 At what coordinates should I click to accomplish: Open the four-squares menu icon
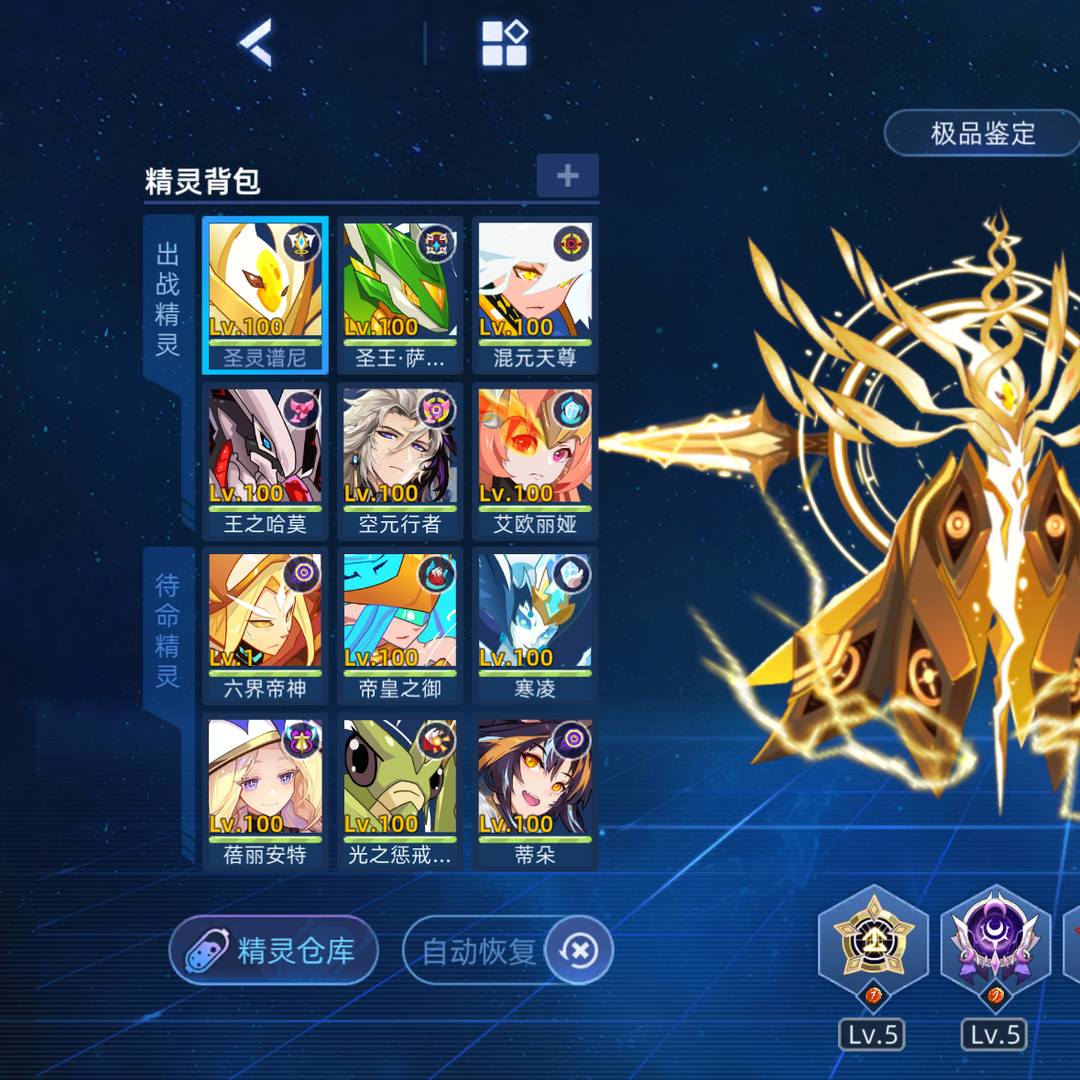(505, 44)
